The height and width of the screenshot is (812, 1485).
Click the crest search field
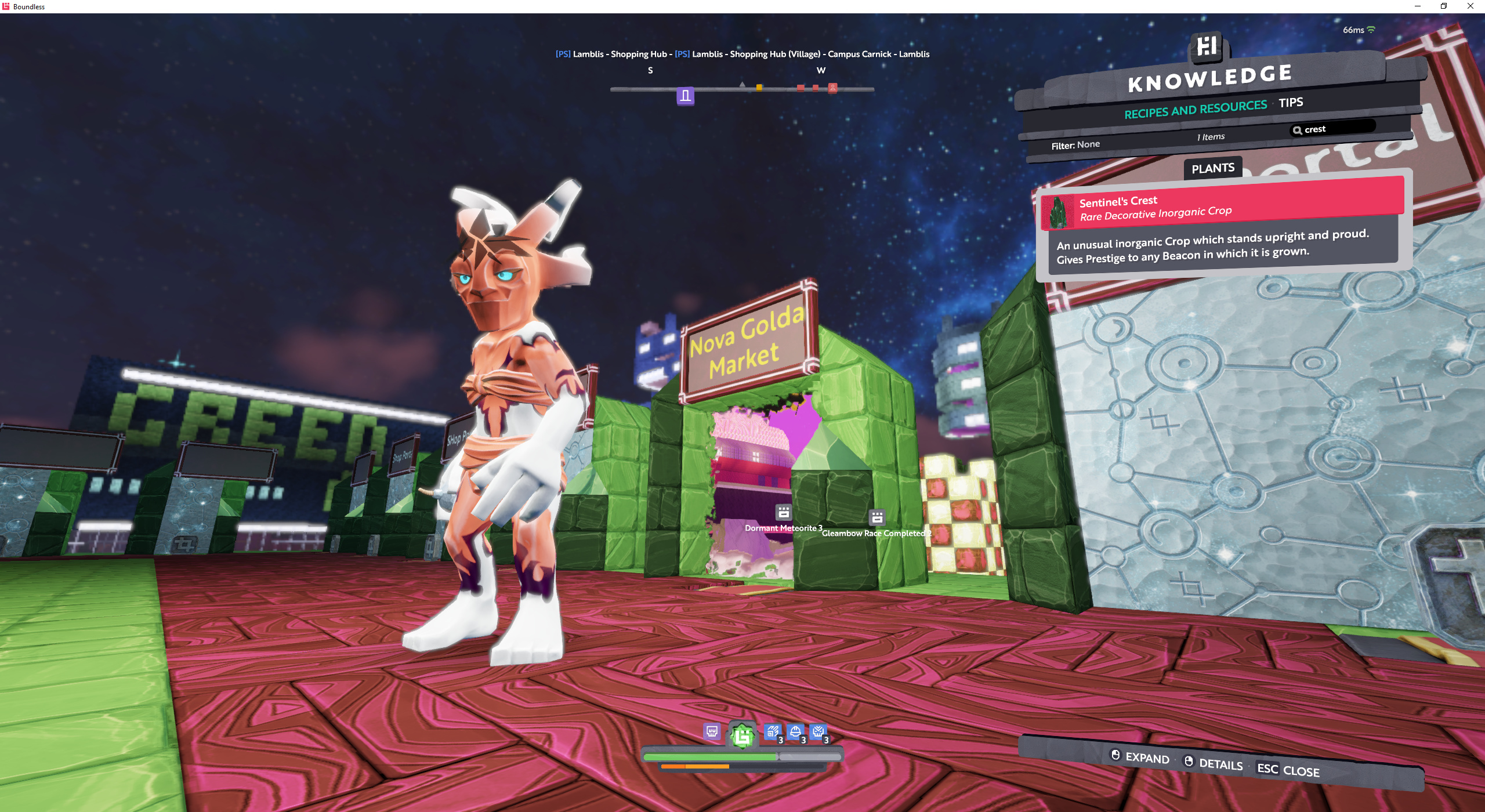[x=1333, y=128]
